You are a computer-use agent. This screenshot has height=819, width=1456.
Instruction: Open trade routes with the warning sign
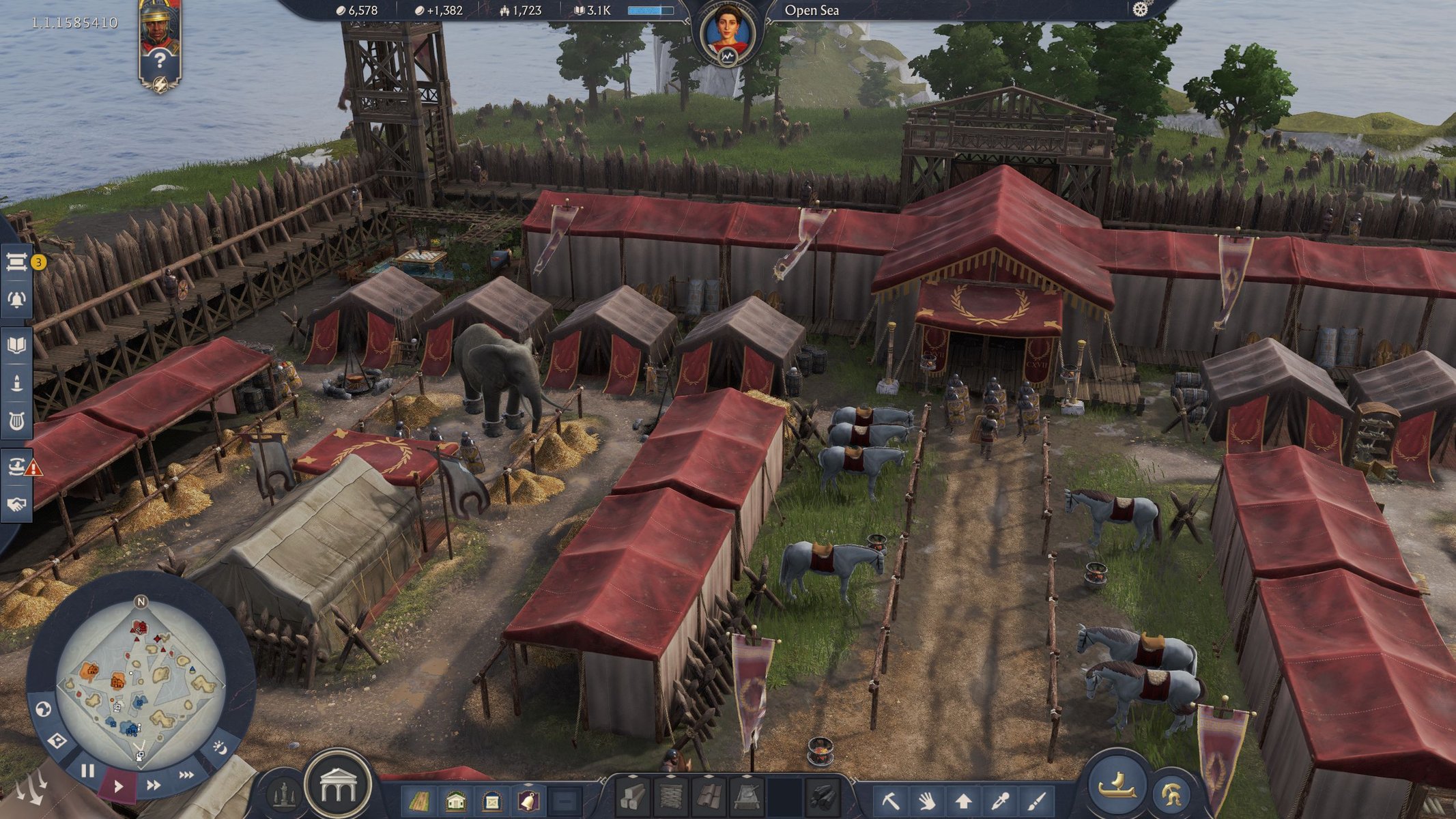coord(17,467)
